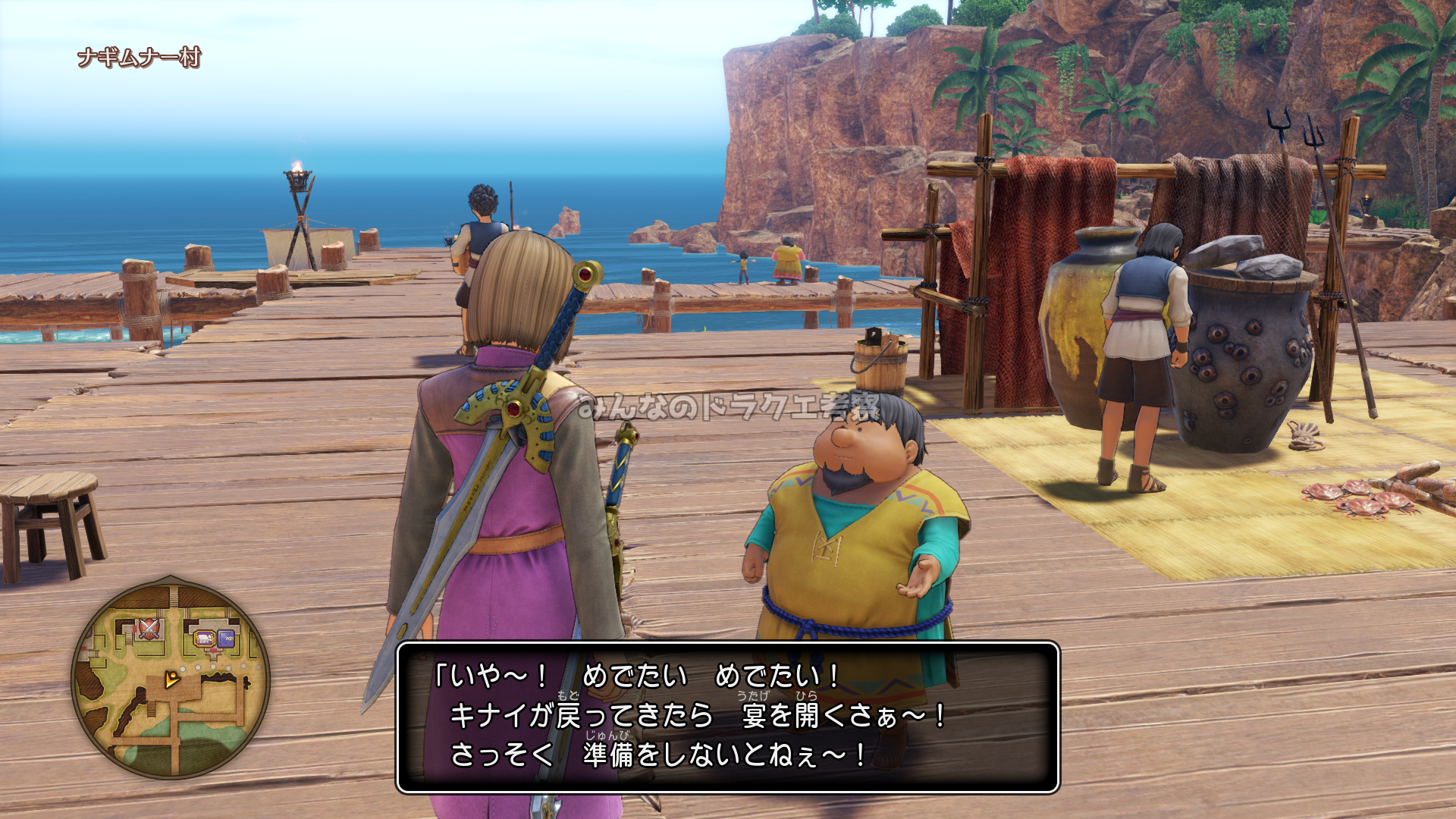Click the inn bed marker on minimap
1456x819 pixels.
tap(204, 639)
